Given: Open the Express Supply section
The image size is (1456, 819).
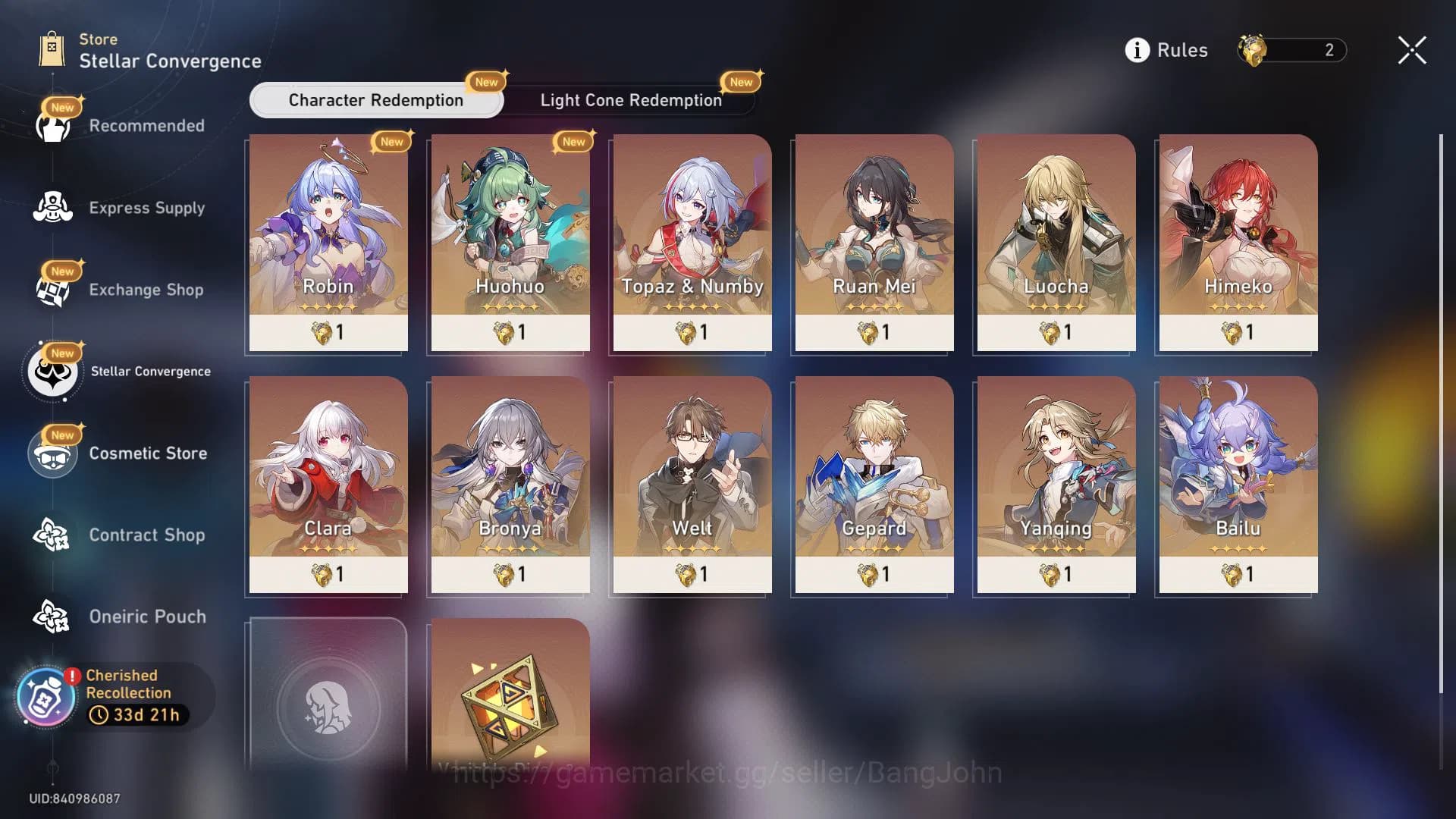Looking at the screenshot, I should click(51, 206).
